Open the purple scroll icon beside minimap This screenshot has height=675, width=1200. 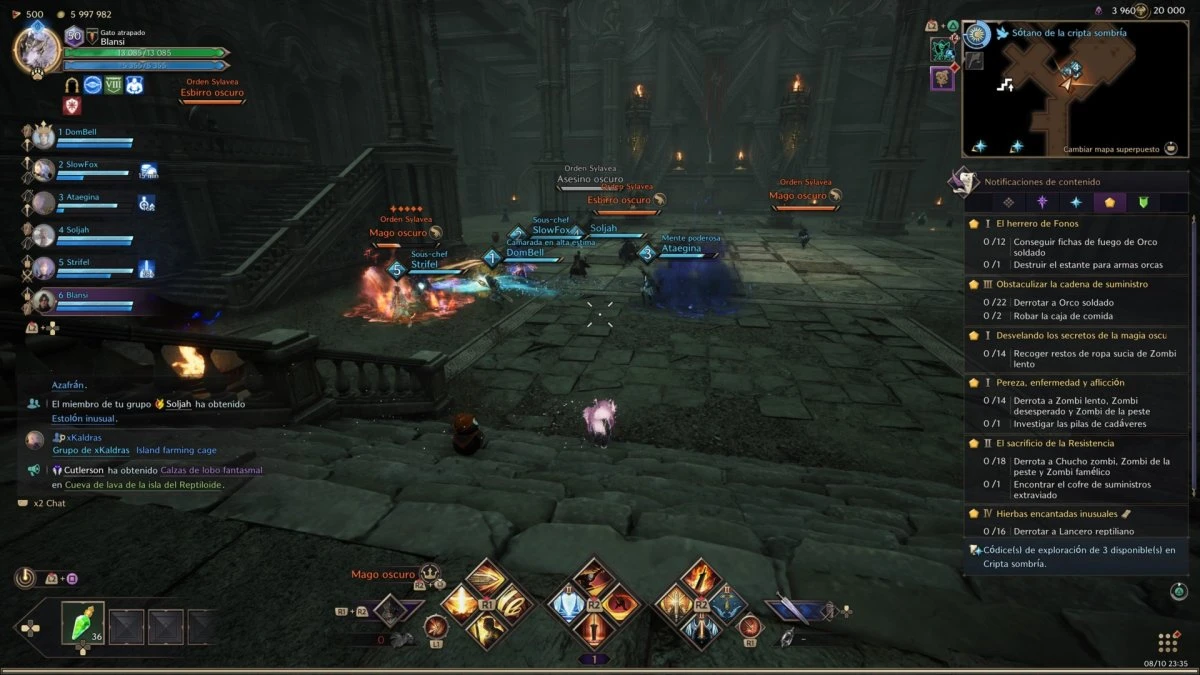pyautogui.click(x=942, y=78)
